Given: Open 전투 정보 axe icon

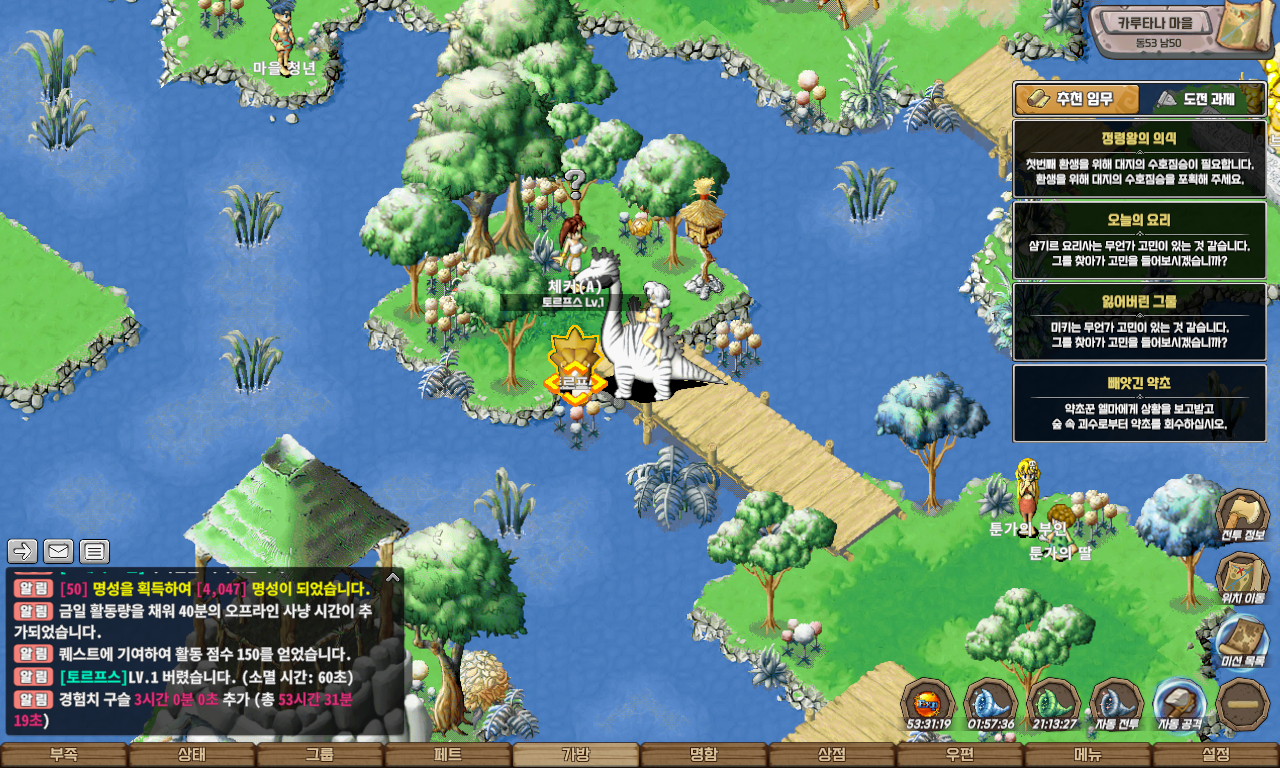Looking at the screenshot, I should coord(1242,514).
